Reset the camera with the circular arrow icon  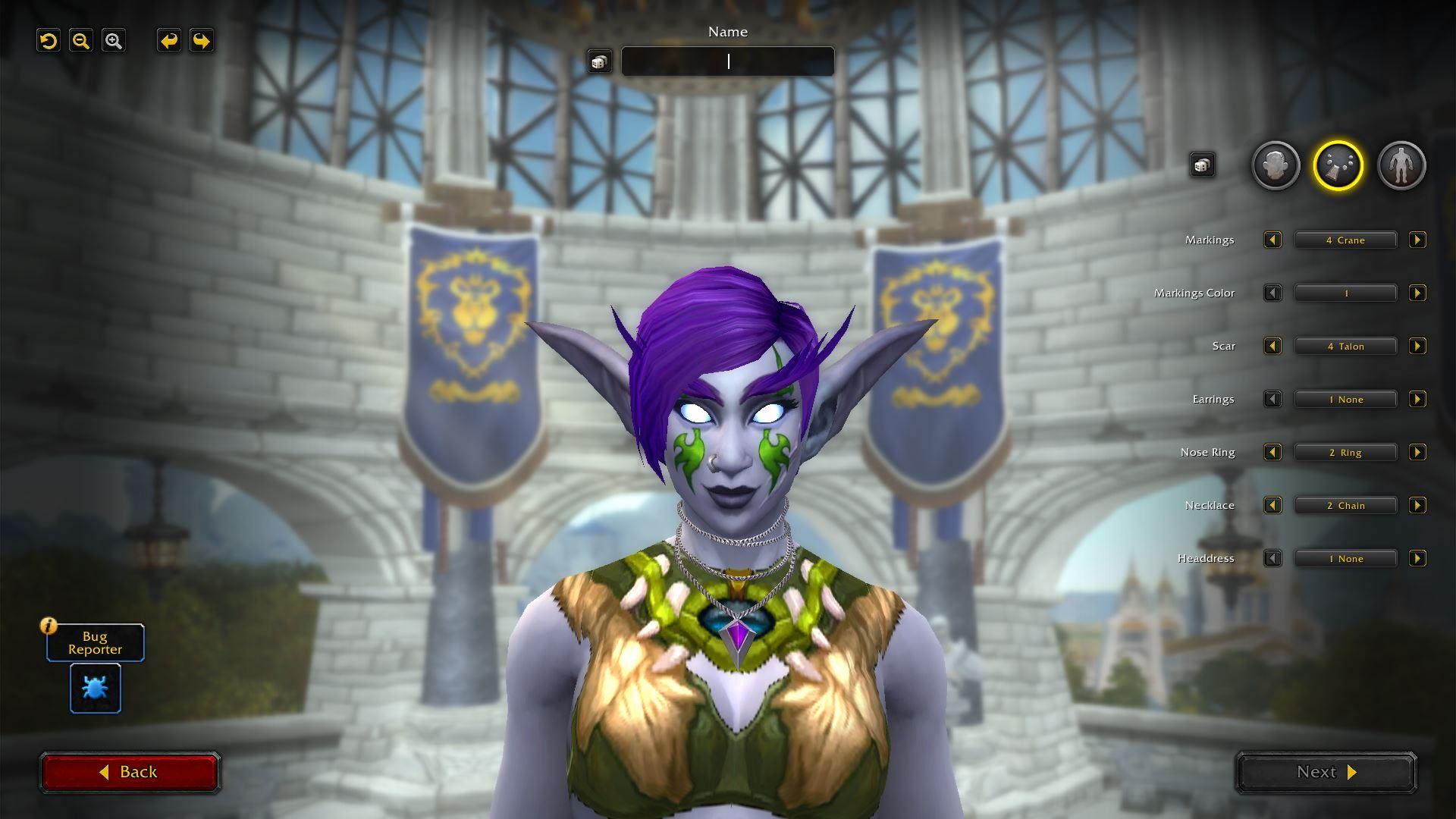pyautogui.click(x=49, y=41)
